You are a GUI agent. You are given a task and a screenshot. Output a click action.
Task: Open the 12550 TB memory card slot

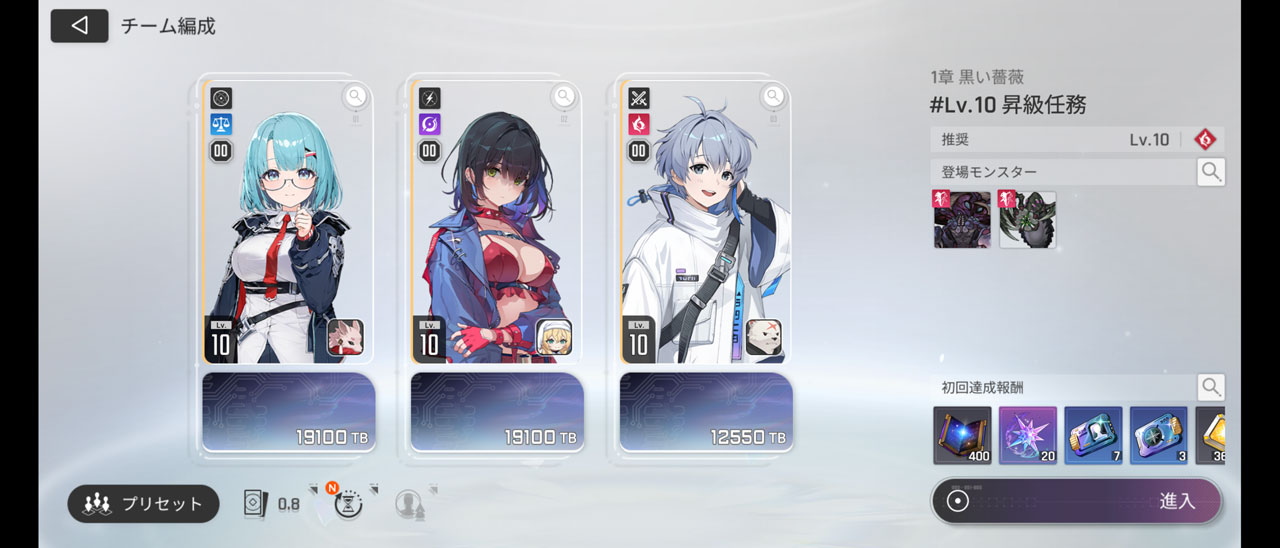pyautogui.click(x=706, y=412)
